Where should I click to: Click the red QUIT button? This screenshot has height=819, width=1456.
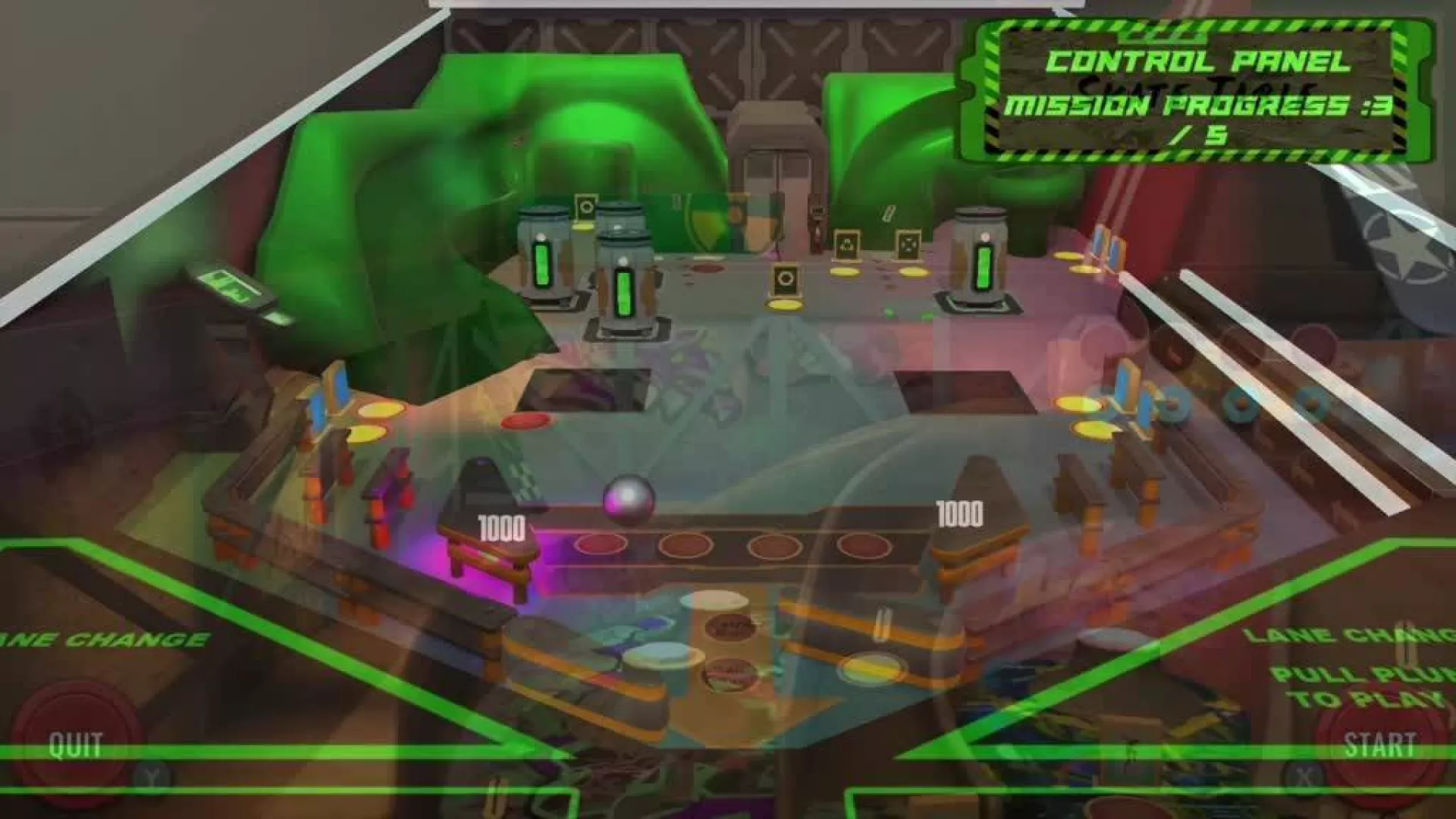pos(74,745)
